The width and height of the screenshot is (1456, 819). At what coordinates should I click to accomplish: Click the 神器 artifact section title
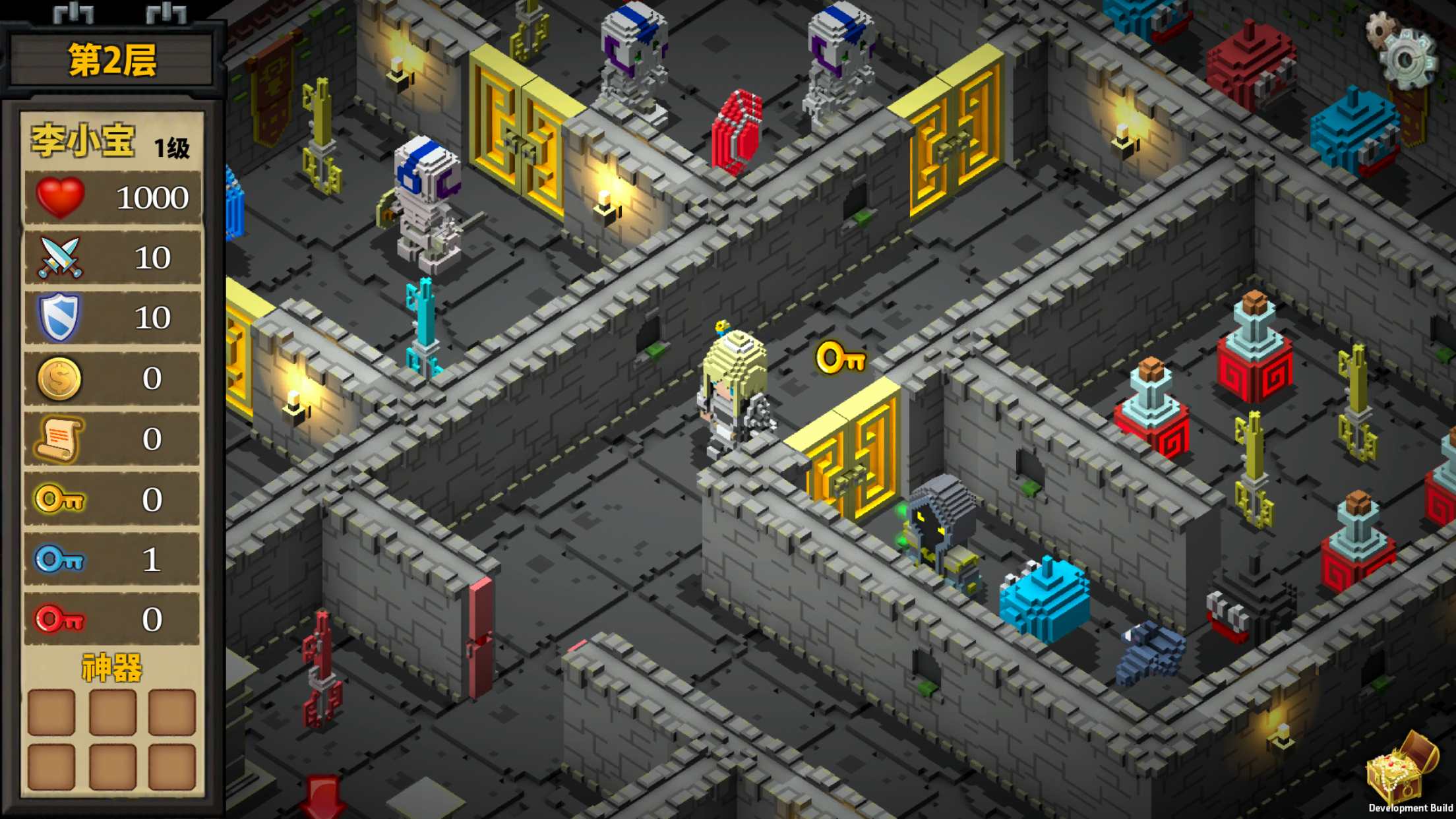111,667
